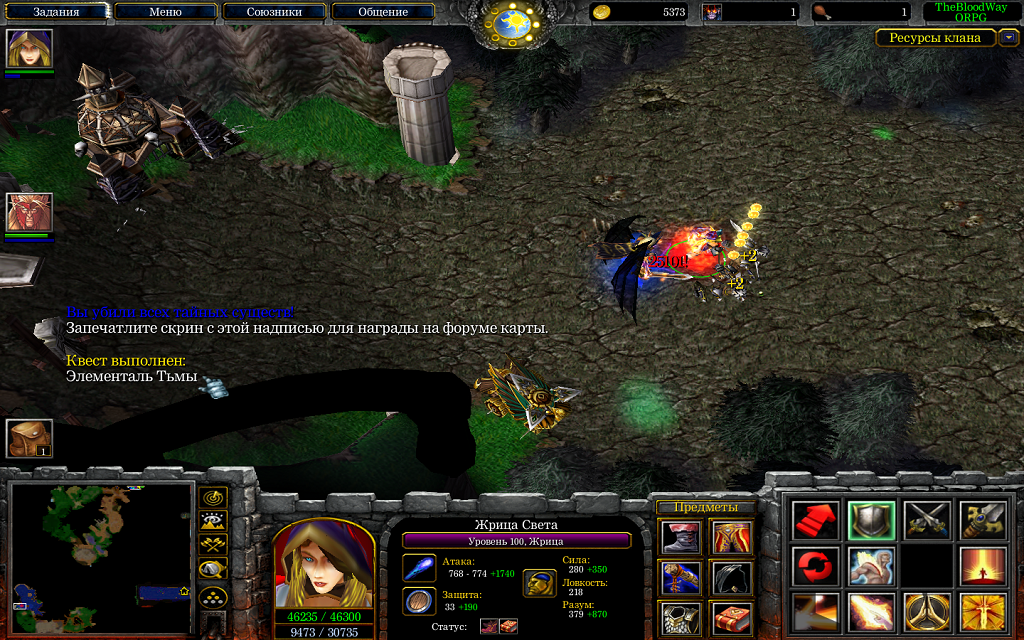The width and height of the screenshot is (1024, 640).
Task: Choose the red arrow move command
Action: (816, 520)
